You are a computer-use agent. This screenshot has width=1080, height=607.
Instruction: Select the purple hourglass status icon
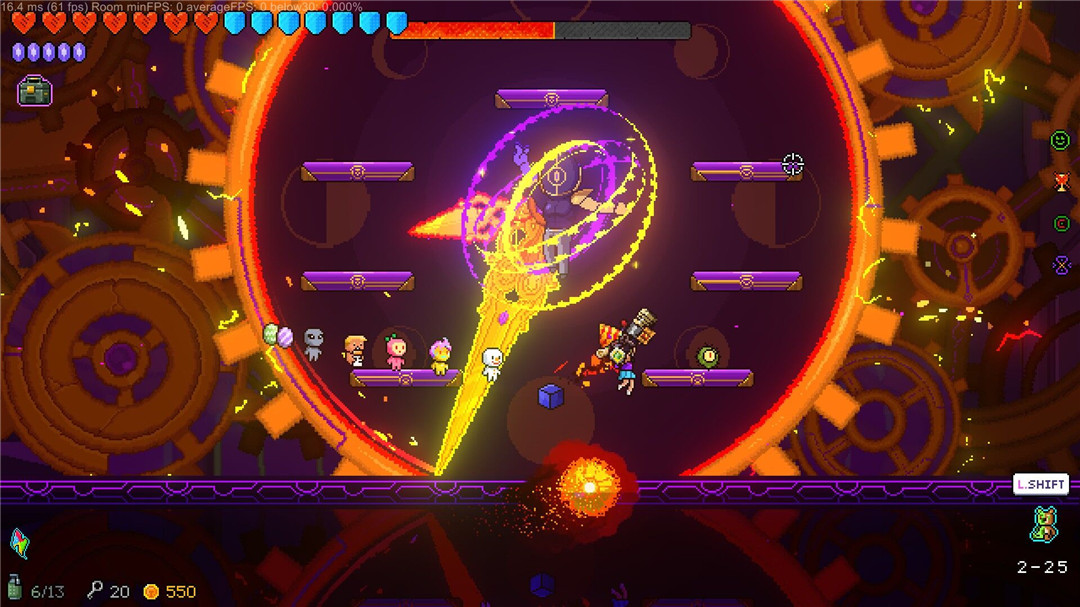[x=1061, y=265]
